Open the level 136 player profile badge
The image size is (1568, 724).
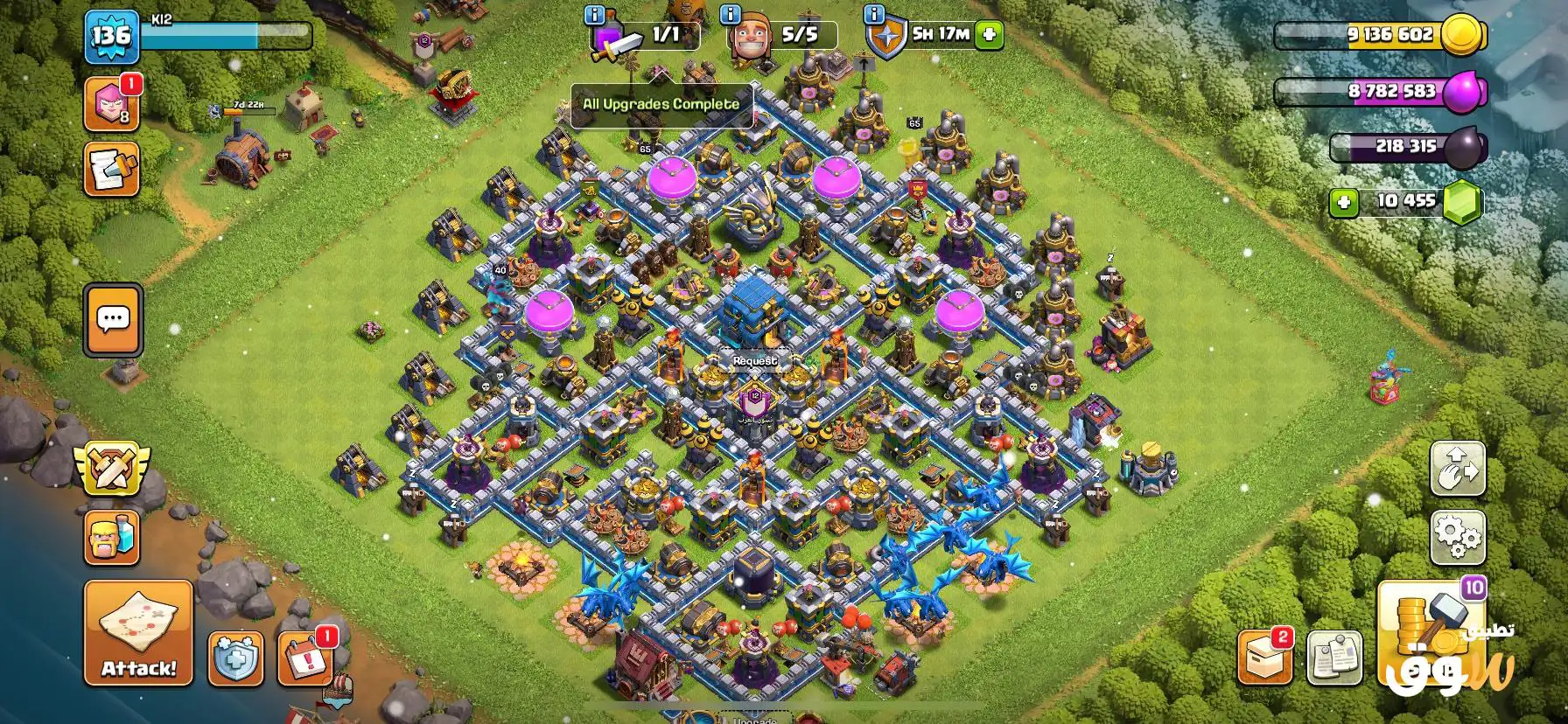pos(111,37)
